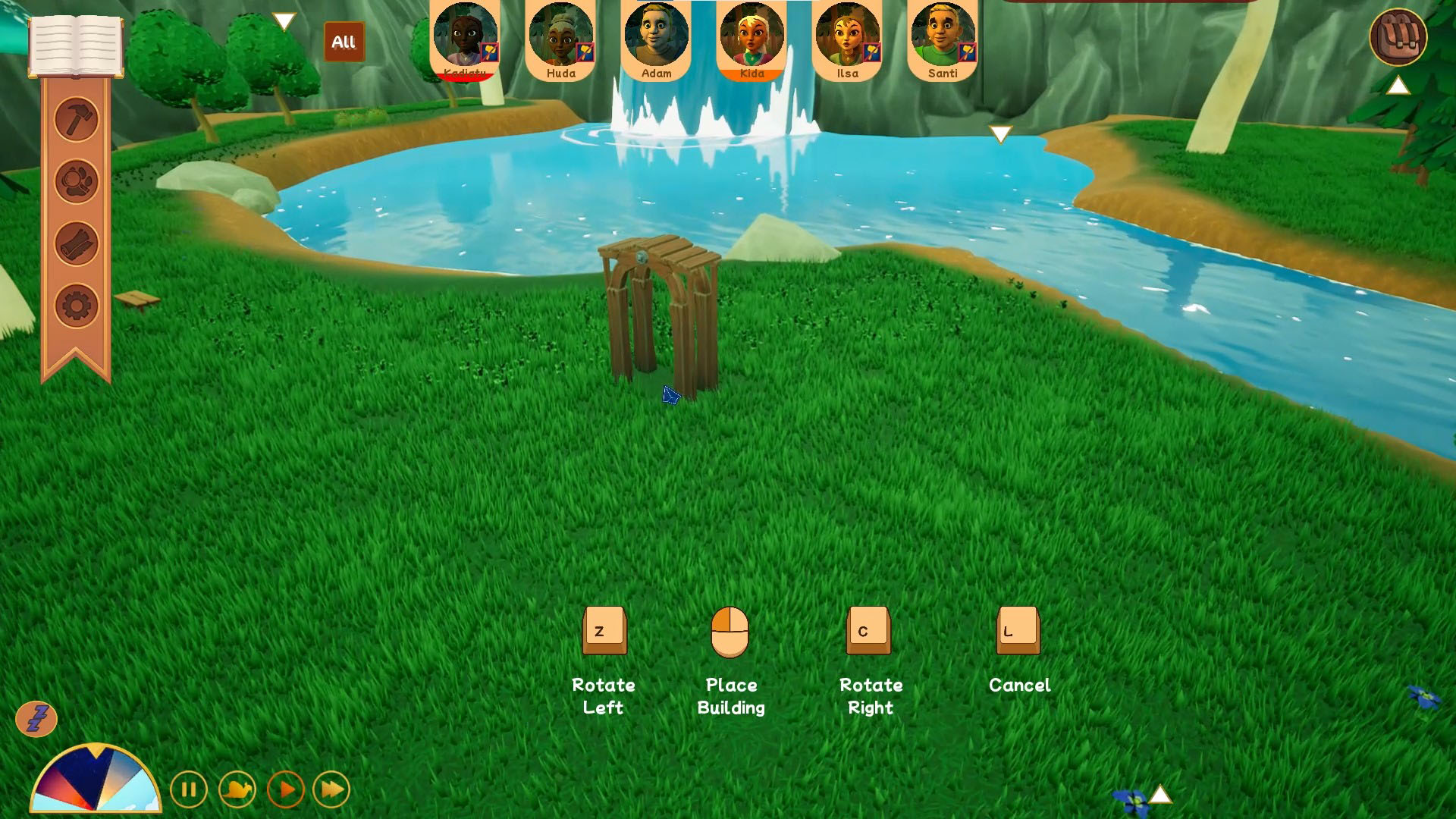
Task: Open the backpack inventory
Action: click(1398, 37)
